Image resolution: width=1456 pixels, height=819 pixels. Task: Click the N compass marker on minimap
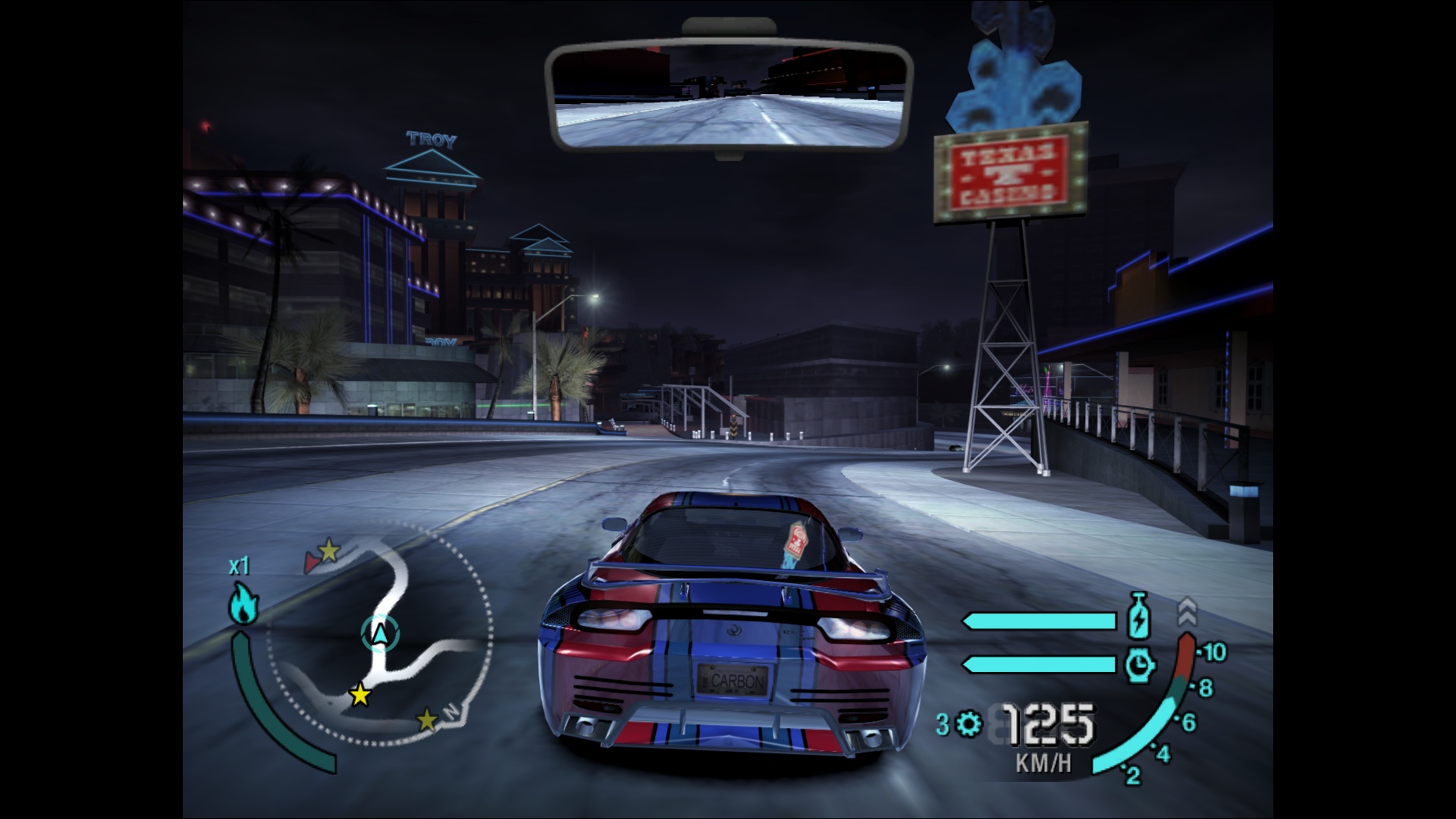451,712
